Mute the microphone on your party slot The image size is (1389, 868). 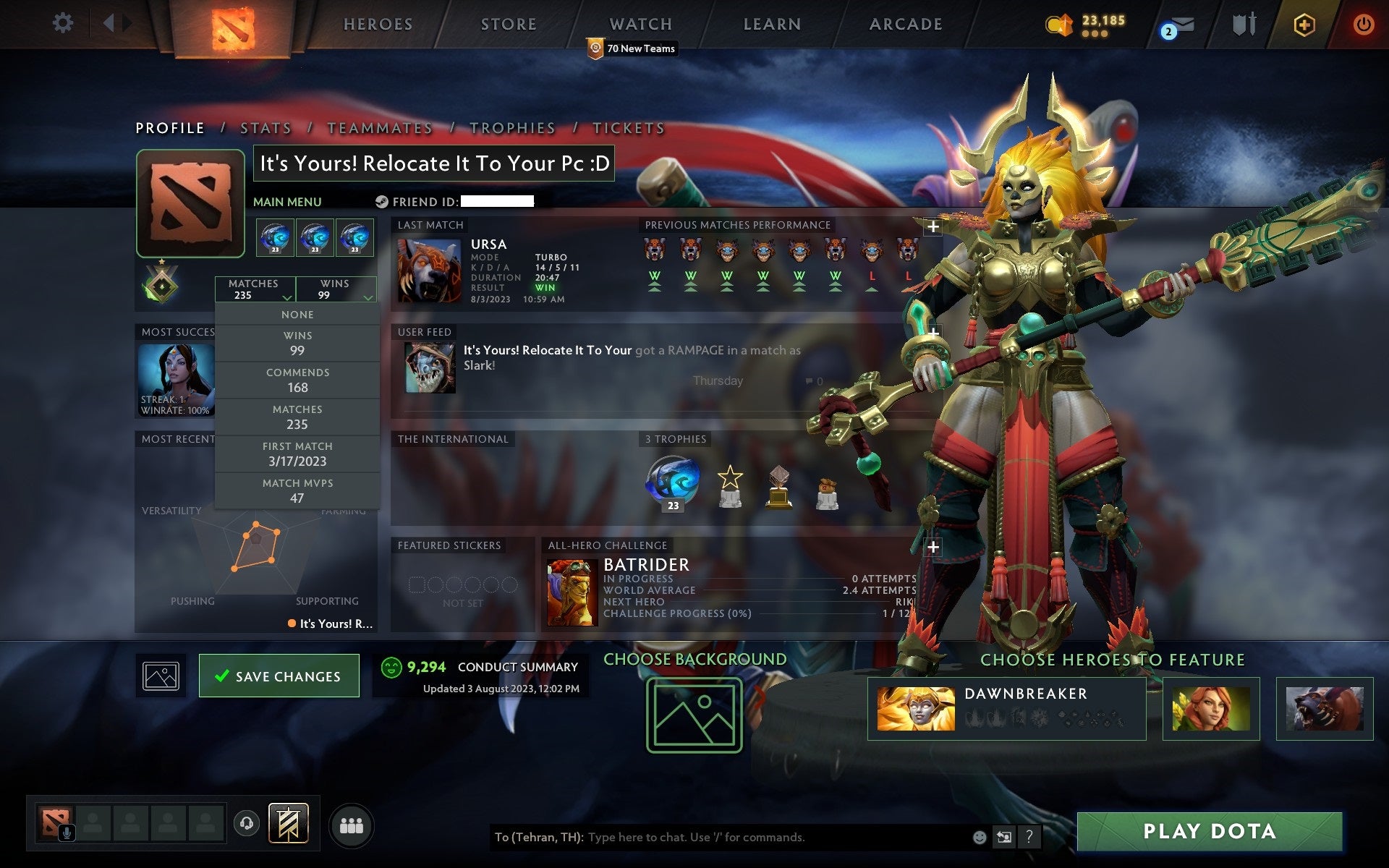click(67, 831)
